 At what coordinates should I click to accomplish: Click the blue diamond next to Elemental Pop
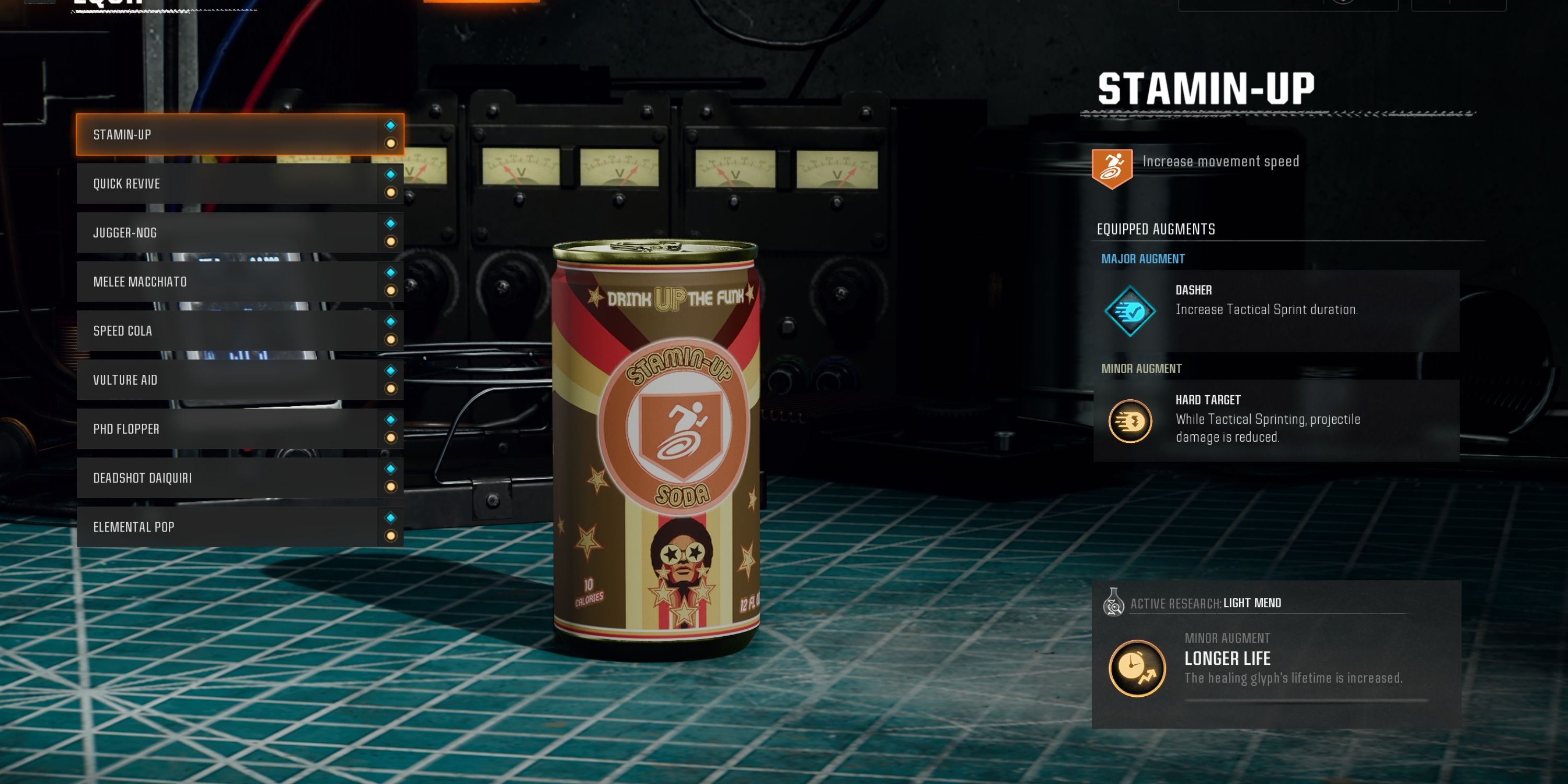[392, 517]
